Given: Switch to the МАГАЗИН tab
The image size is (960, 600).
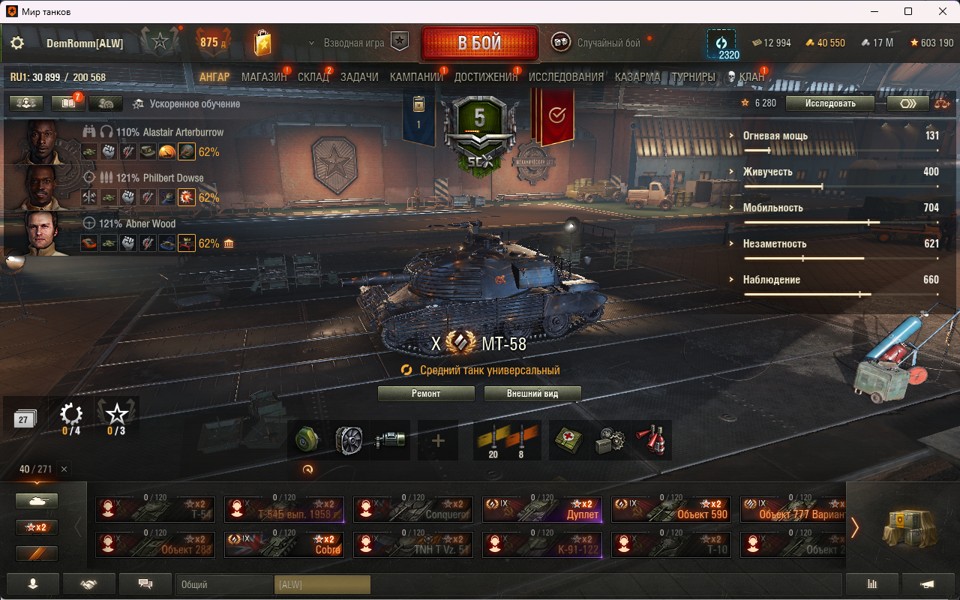Looking at the screenshot, I should coord(264,77).
